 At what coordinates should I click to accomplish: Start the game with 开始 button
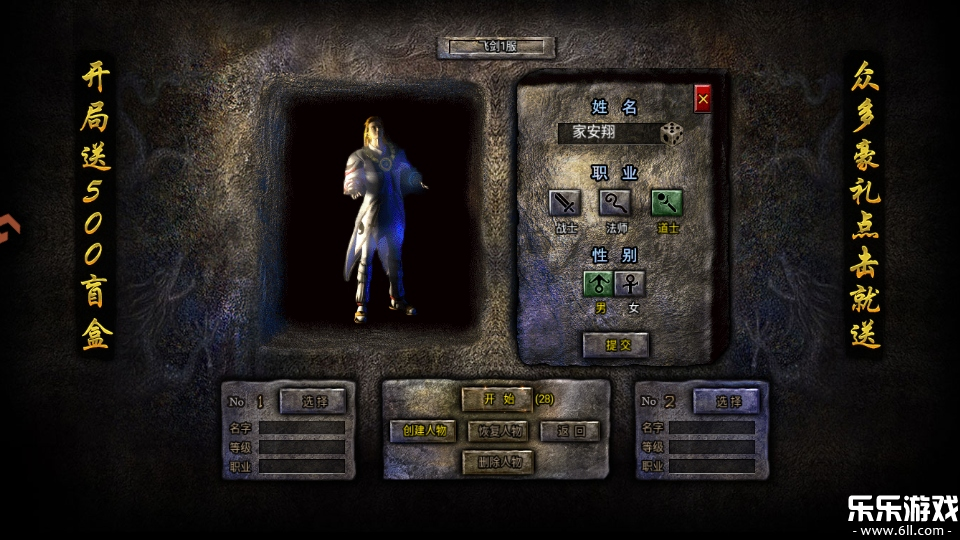pyautogui.click(x=497, y=399)
